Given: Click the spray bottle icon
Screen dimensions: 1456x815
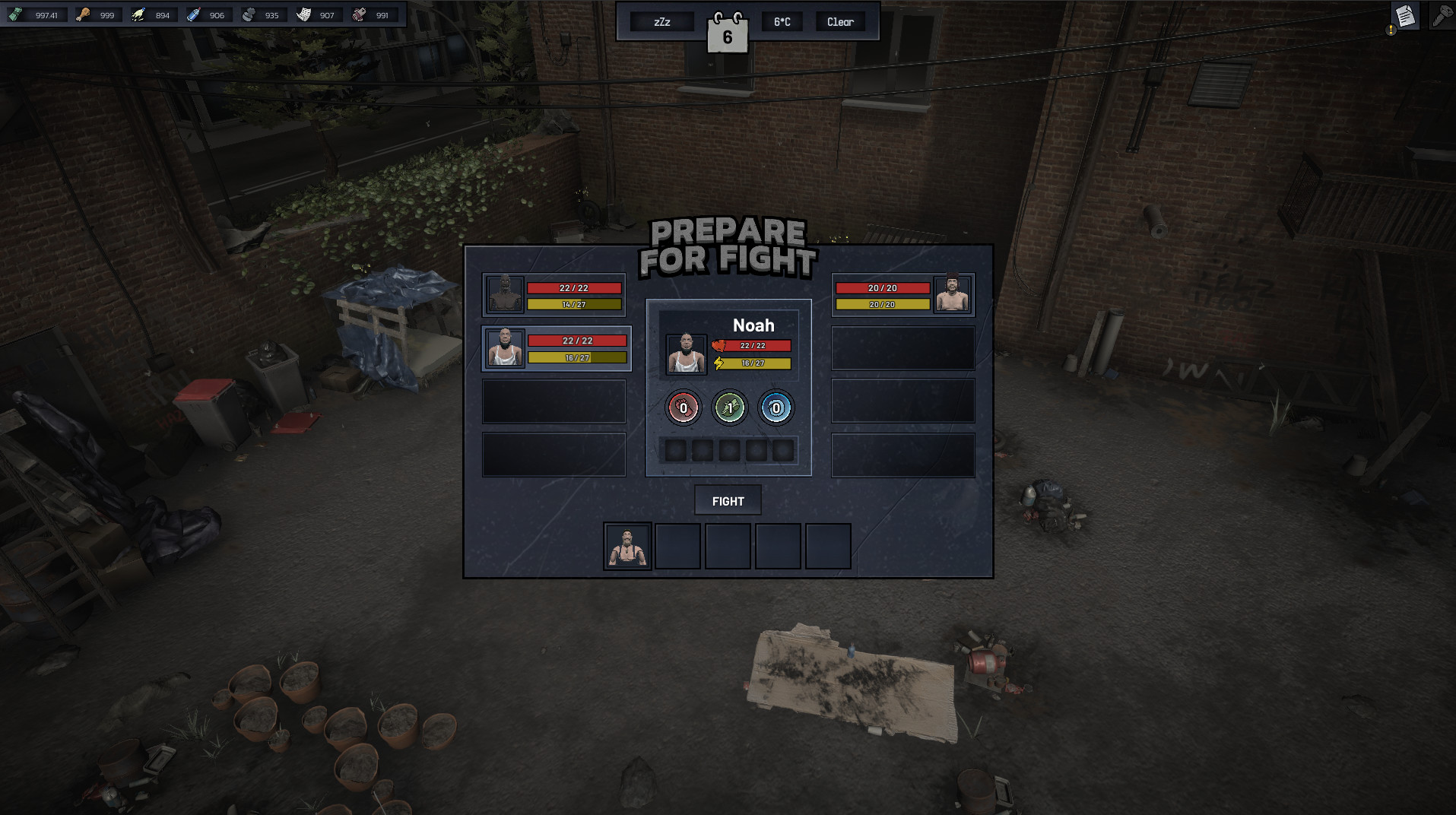Looking at the screenshot, I should pos(194,14).
